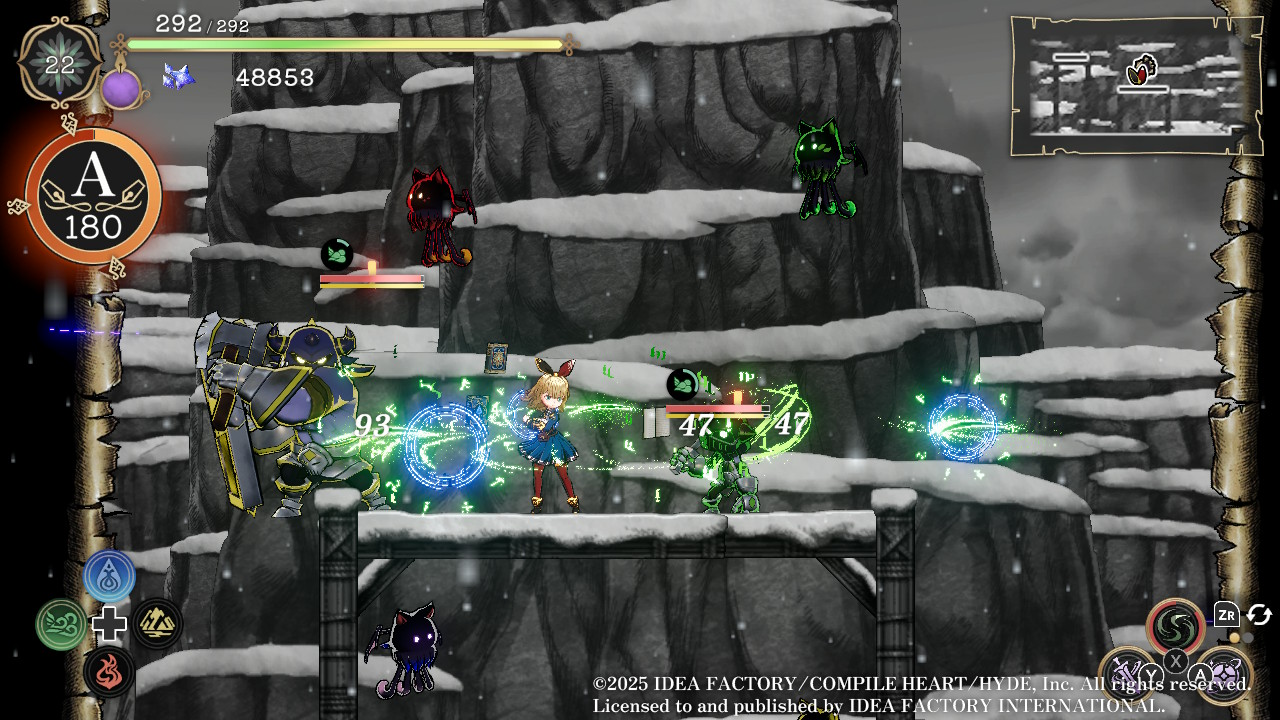Click the skill set swap arrows
Screen dimensions: 1280x720
tap(1259, 615)
